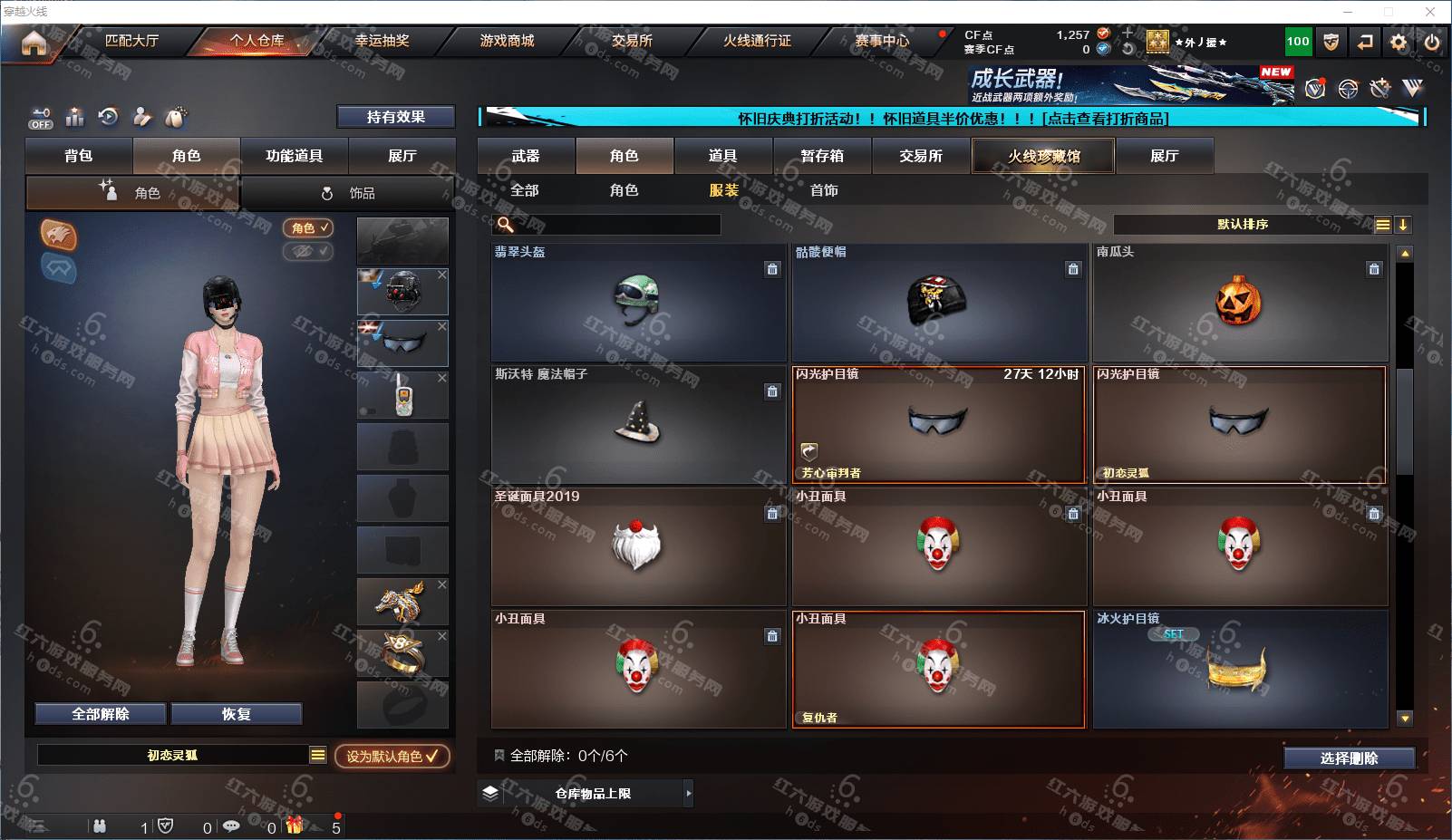This screenshot has height=840, width=1452.
Task: Open the 匹配大厅 lobby menu
Action: [x=131, y=41]
